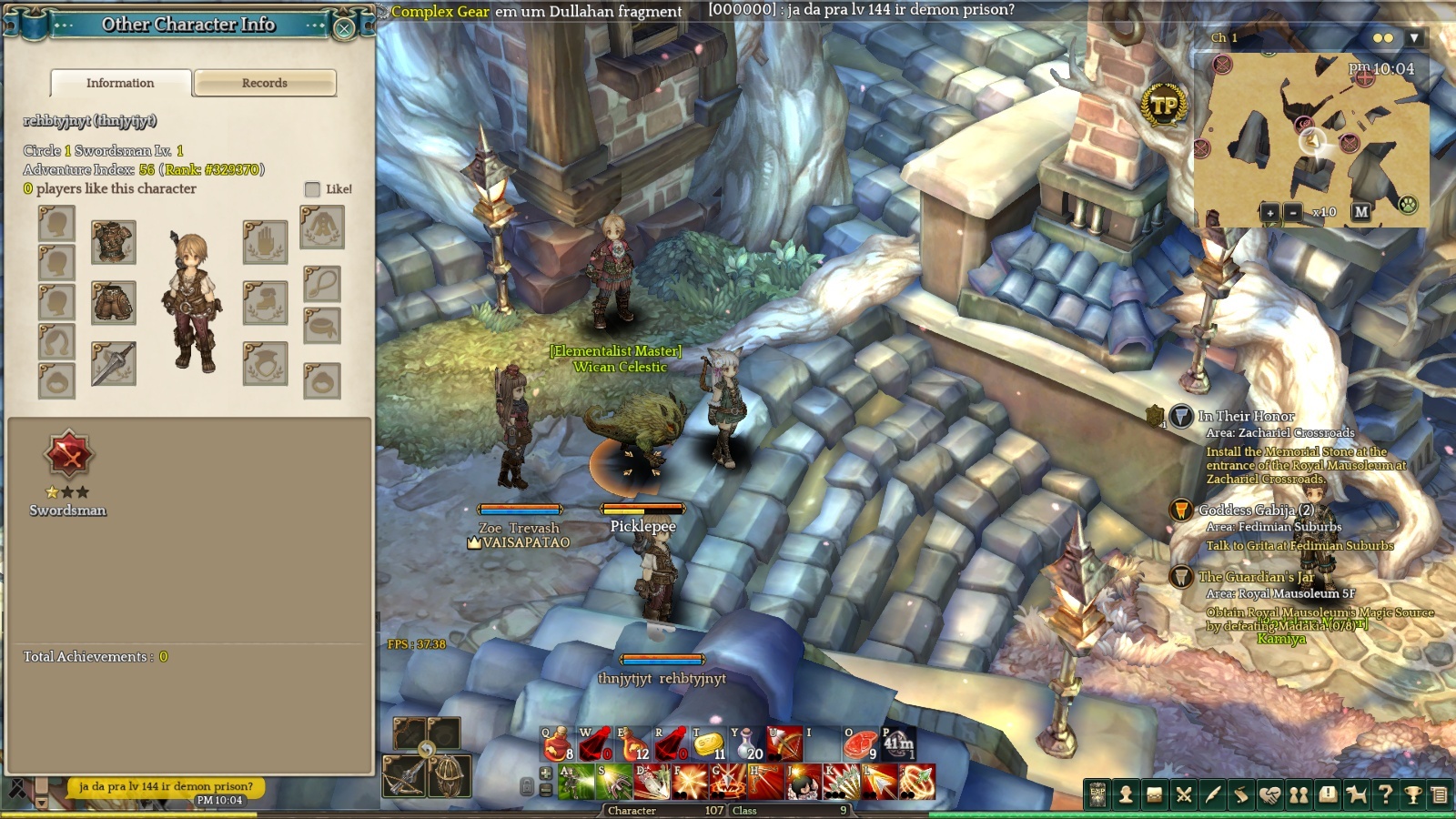Image resolution: width=1456 pixels, height=819 pixels.
Task: View the equipped leather armor slot
Action: point(114,242)
